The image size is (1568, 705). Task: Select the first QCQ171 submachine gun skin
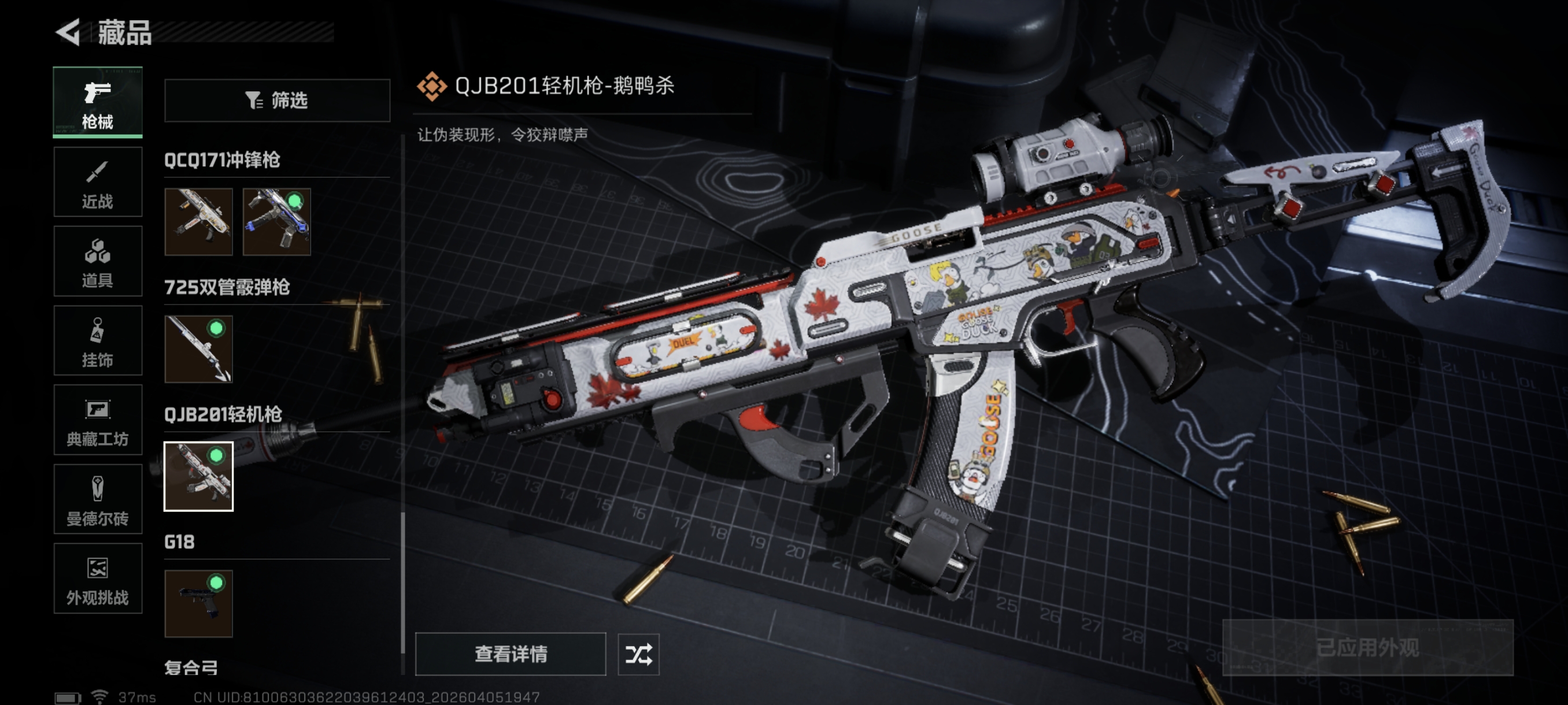(x=198, y=221)
